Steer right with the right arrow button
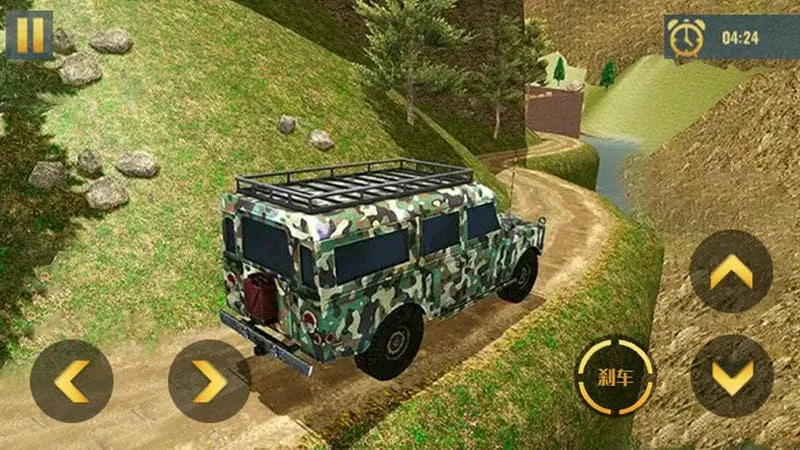800x450 pixels. [208, 381]
